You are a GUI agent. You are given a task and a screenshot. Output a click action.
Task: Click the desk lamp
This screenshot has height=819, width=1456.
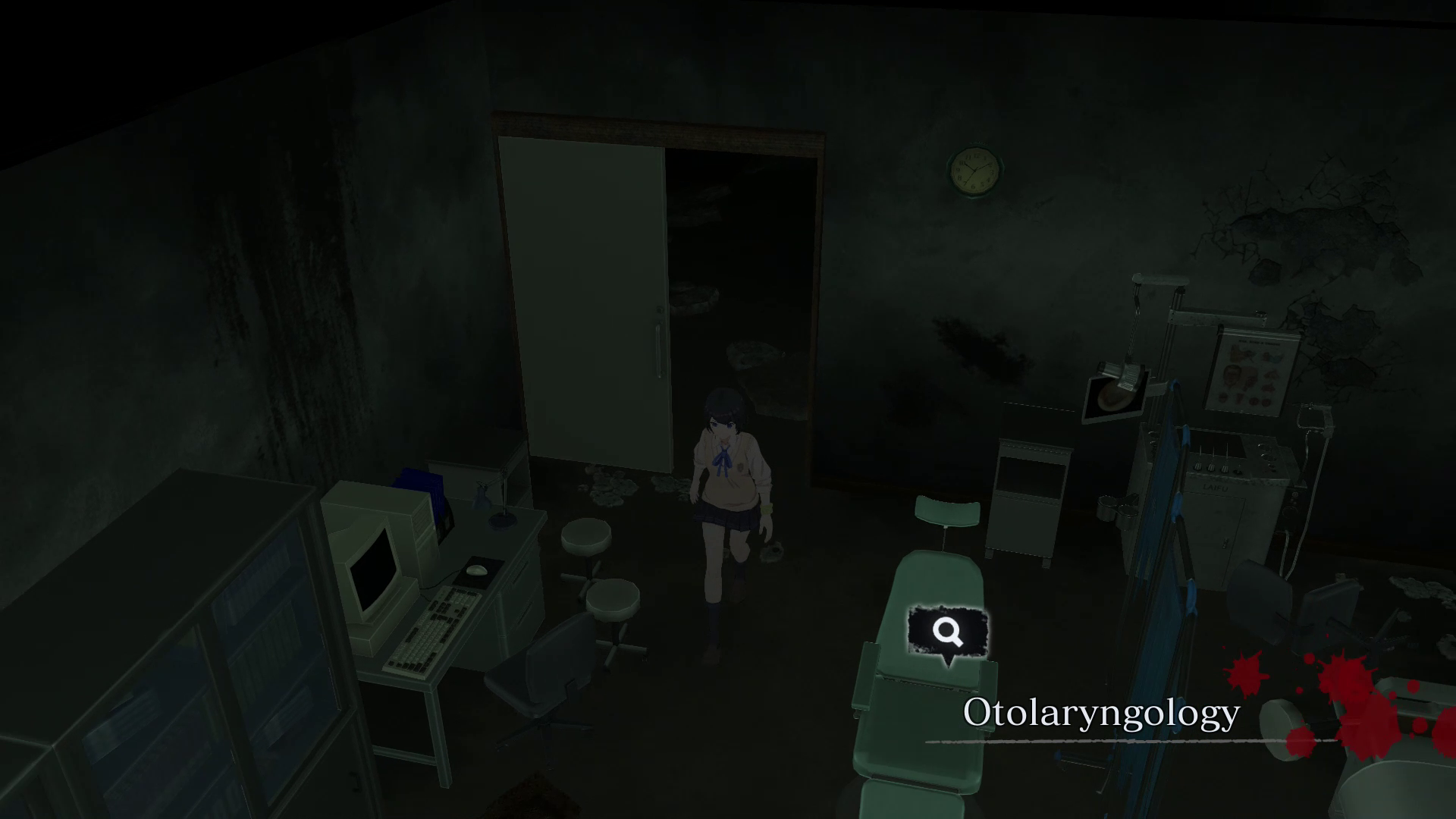pos(500,500)
